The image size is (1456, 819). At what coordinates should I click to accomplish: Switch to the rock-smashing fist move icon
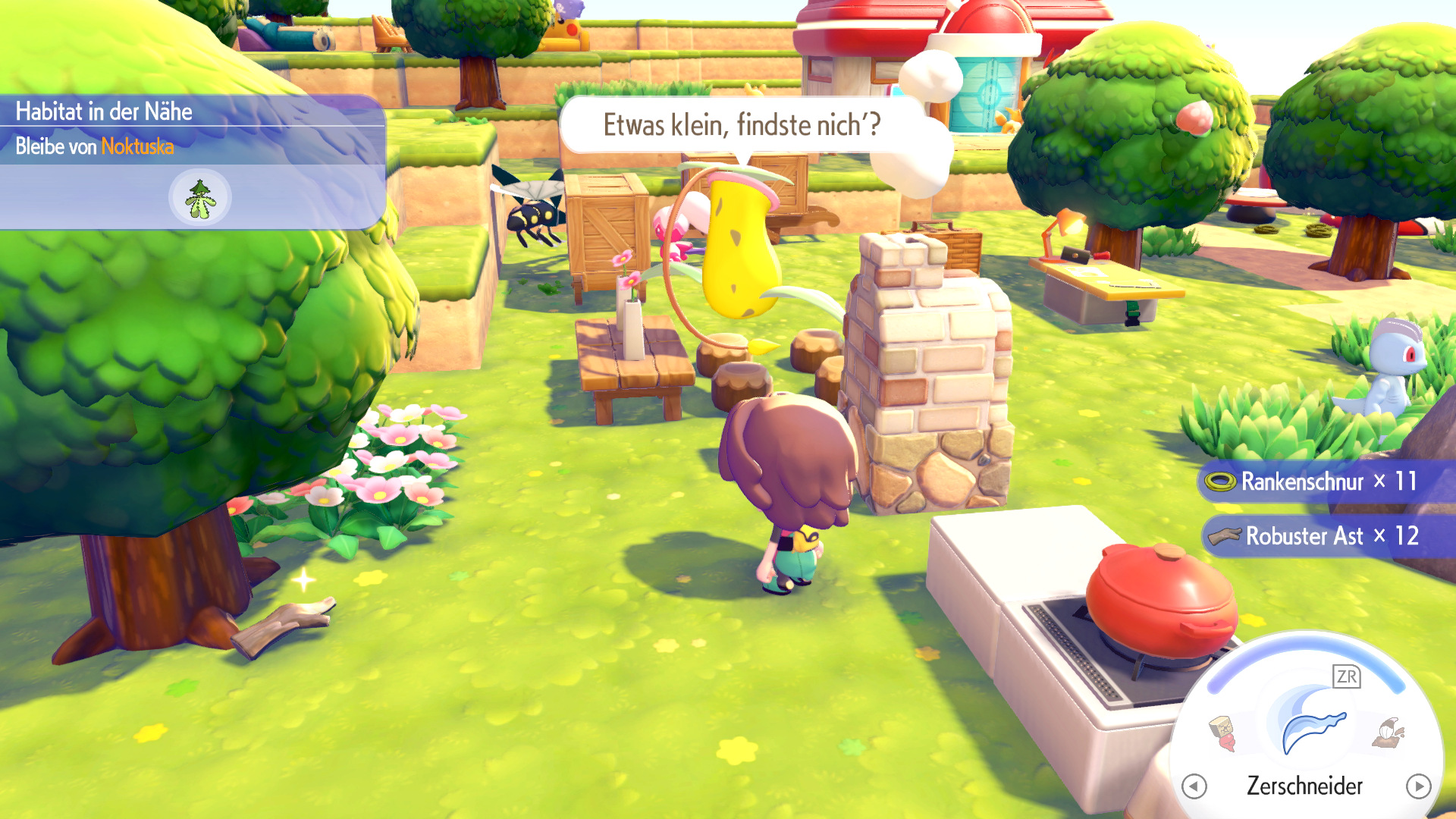[x=1222, y=733]
